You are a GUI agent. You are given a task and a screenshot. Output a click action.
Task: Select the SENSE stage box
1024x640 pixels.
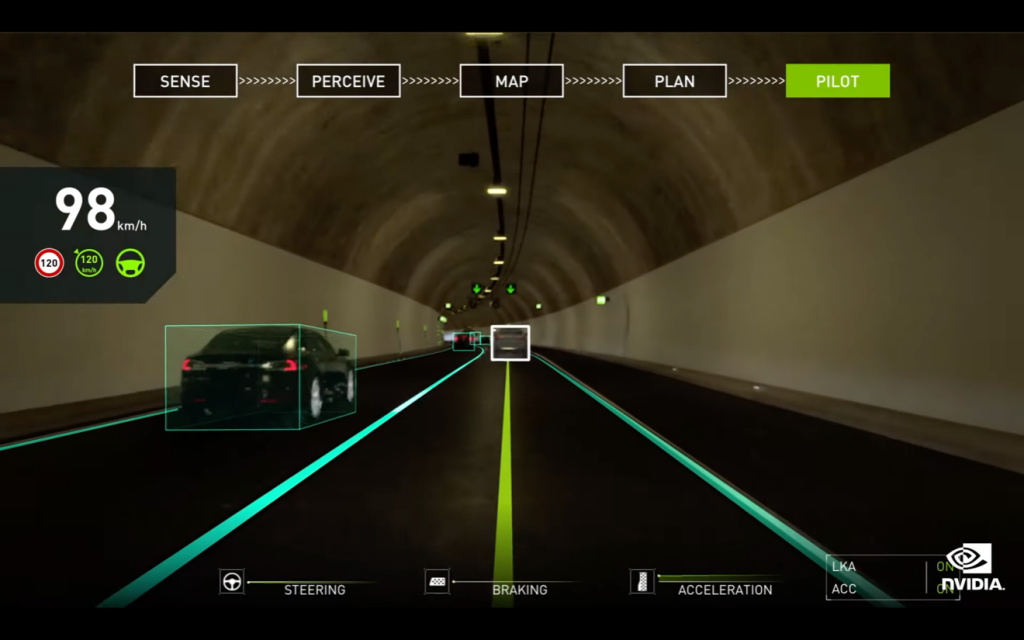click(185, 81)
